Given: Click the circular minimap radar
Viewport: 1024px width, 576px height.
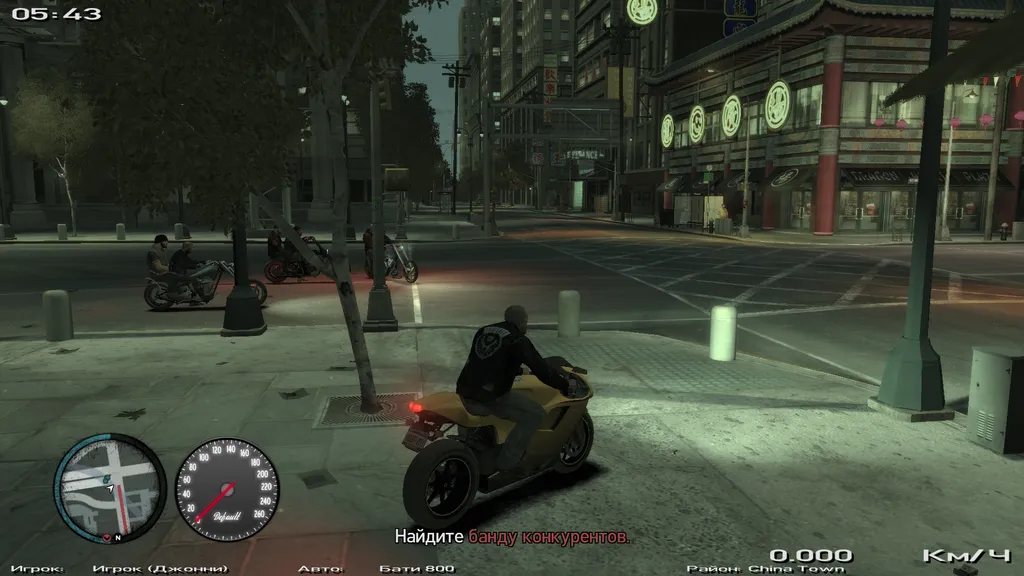Looking at the screenshot, I should click(x=109, y=487).
